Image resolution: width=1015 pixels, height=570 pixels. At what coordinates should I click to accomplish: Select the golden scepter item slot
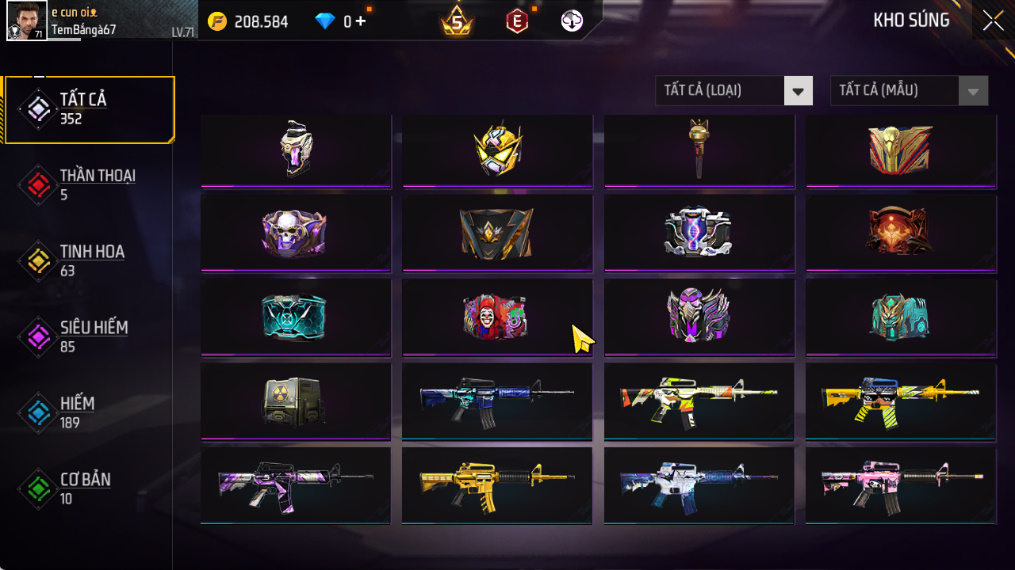(699, 149)
